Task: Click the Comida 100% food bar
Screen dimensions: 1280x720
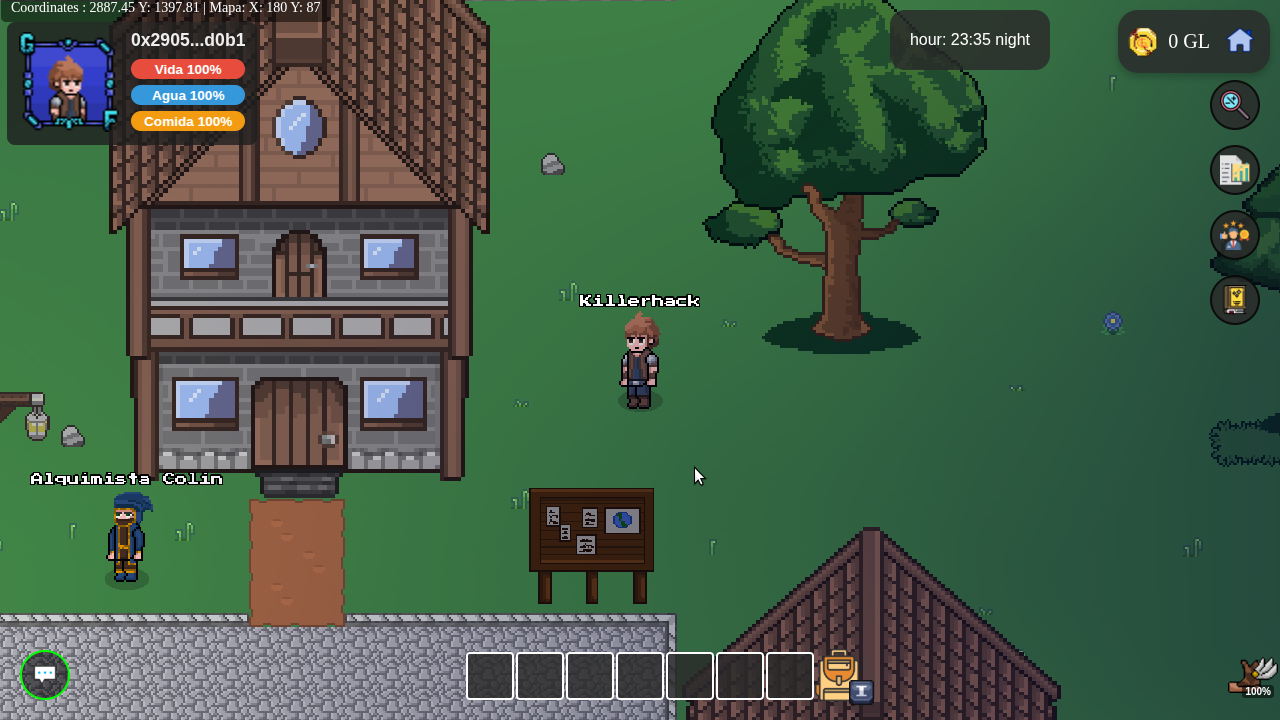Action: [188, 120]
